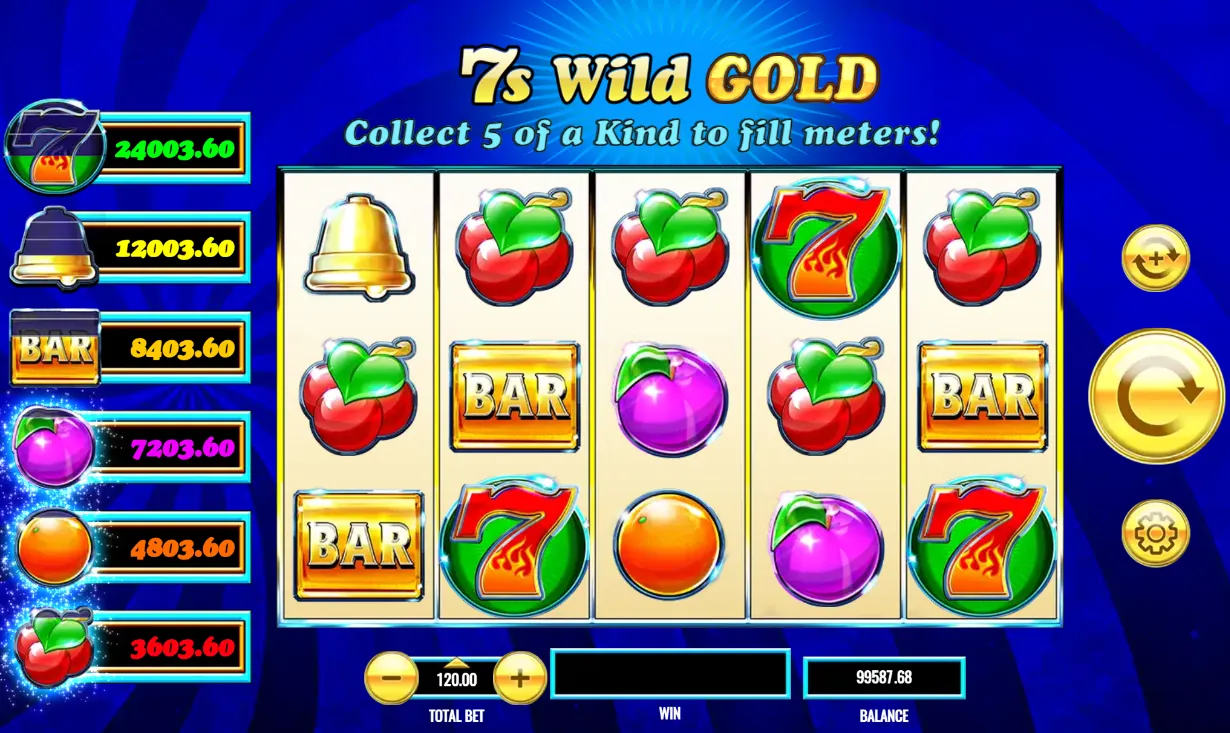This screenshot has height=733, width=1230.
Task: Open the autoplay spin options
Action: (x=1156, y=258)
